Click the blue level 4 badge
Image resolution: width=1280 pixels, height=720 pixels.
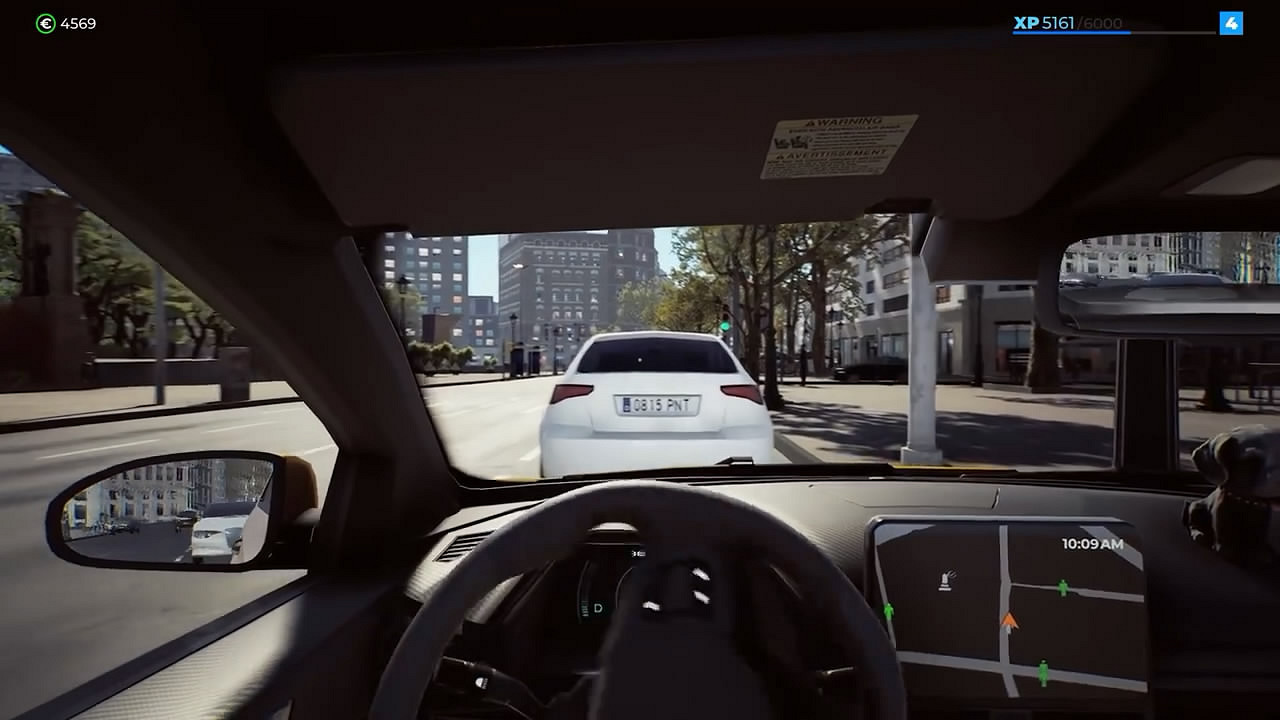tap(1233, 23)
